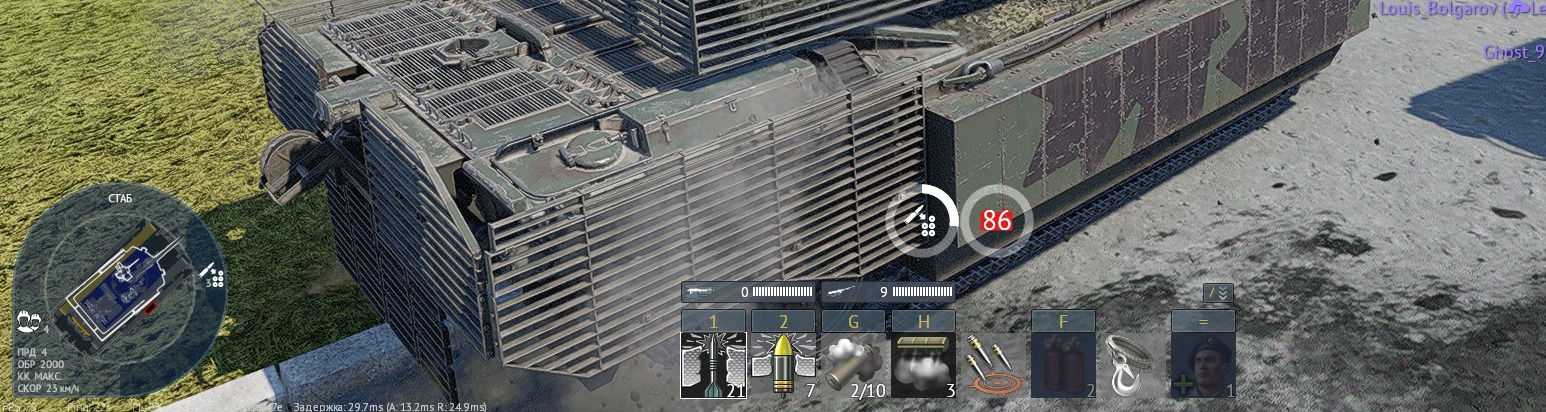
Task: Call artillery strike with the target icon
Action: pos(993,365)
